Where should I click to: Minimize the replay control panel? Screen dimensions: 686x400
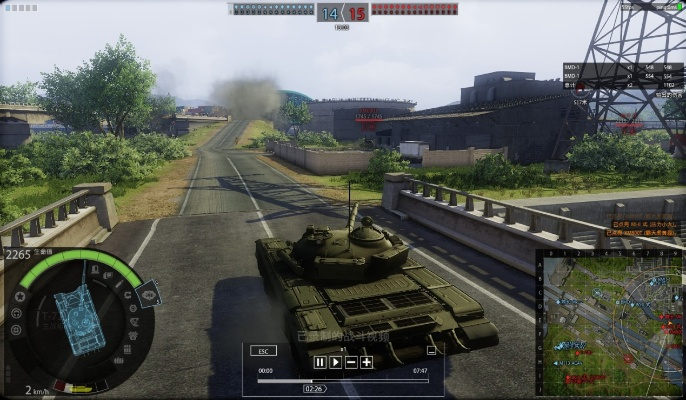click(431, 351)
